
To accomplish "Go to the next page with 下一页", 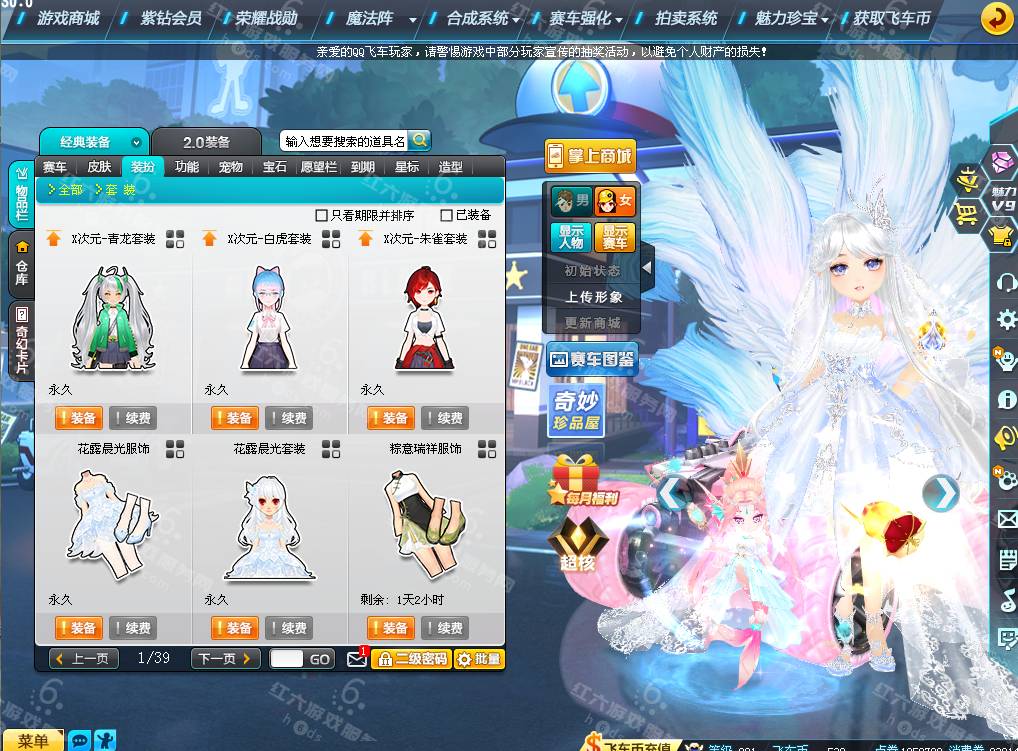I will pyautogui.click(x=225, y=659).
